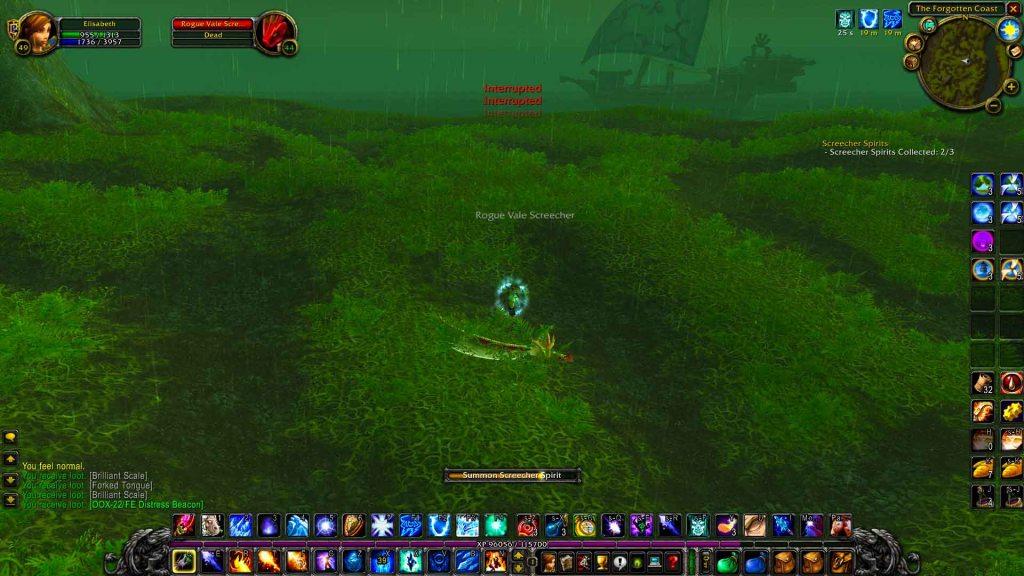The width and height of the screenshot is (1024, 576).
Task: Use the scroll item with count 32
Action: 982,383
